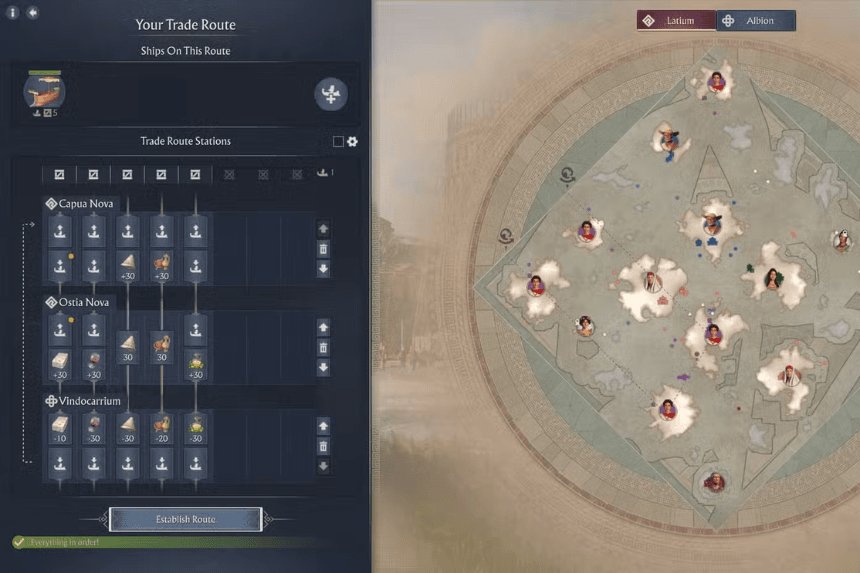The width and height of the screenshot is (860, 573).
Task: Select the Vindocarrium -10 marble unload slot
Action: click(x=59, y=430)
